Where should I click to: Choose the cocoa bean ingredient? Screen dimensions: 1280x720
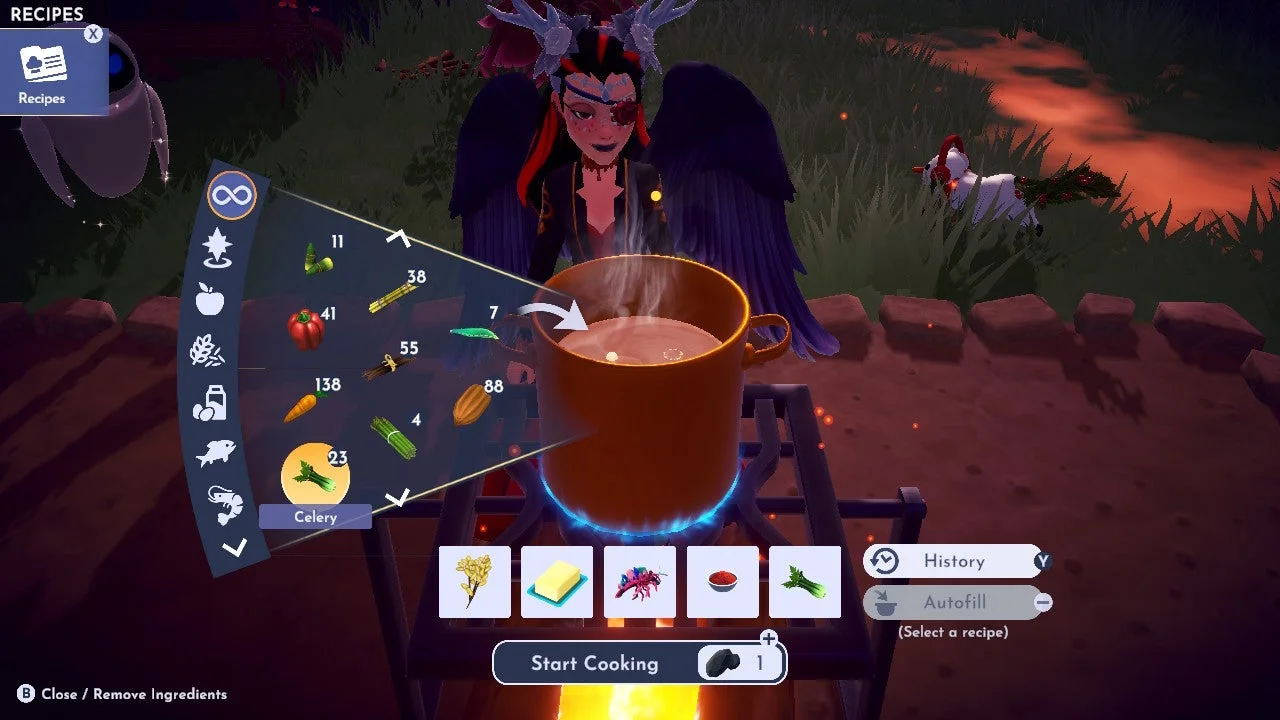click(470, 404)
